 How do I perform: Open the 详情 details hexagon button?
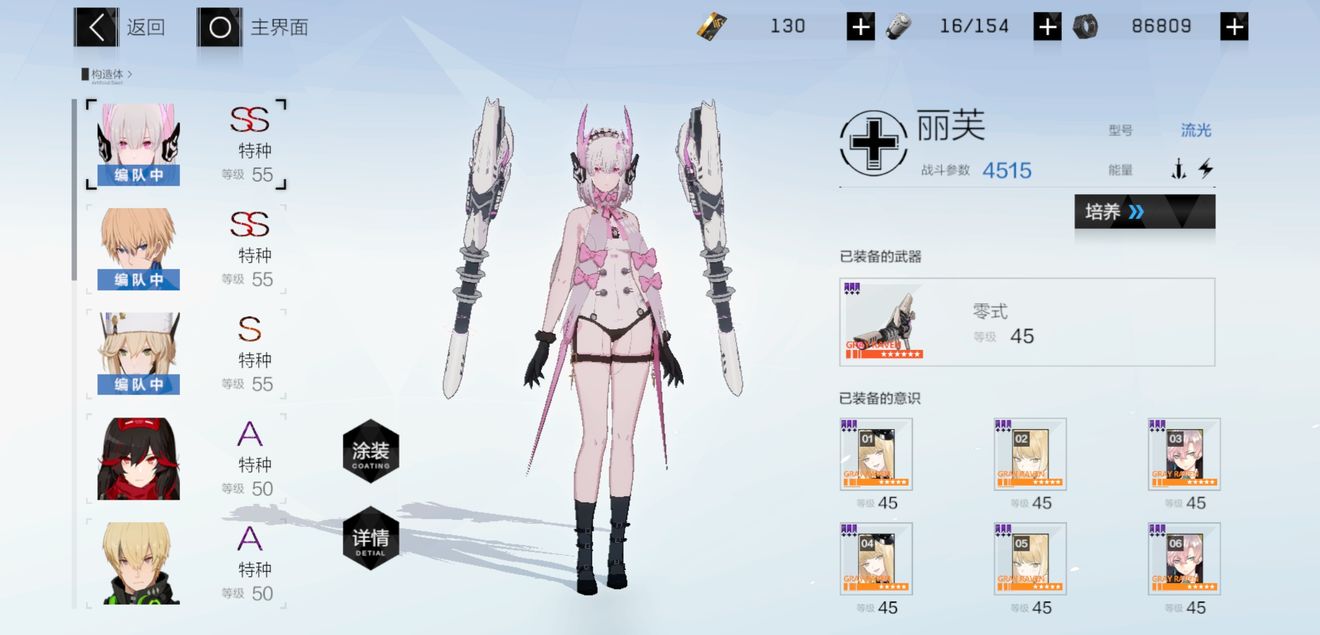(x=370, y=538)
